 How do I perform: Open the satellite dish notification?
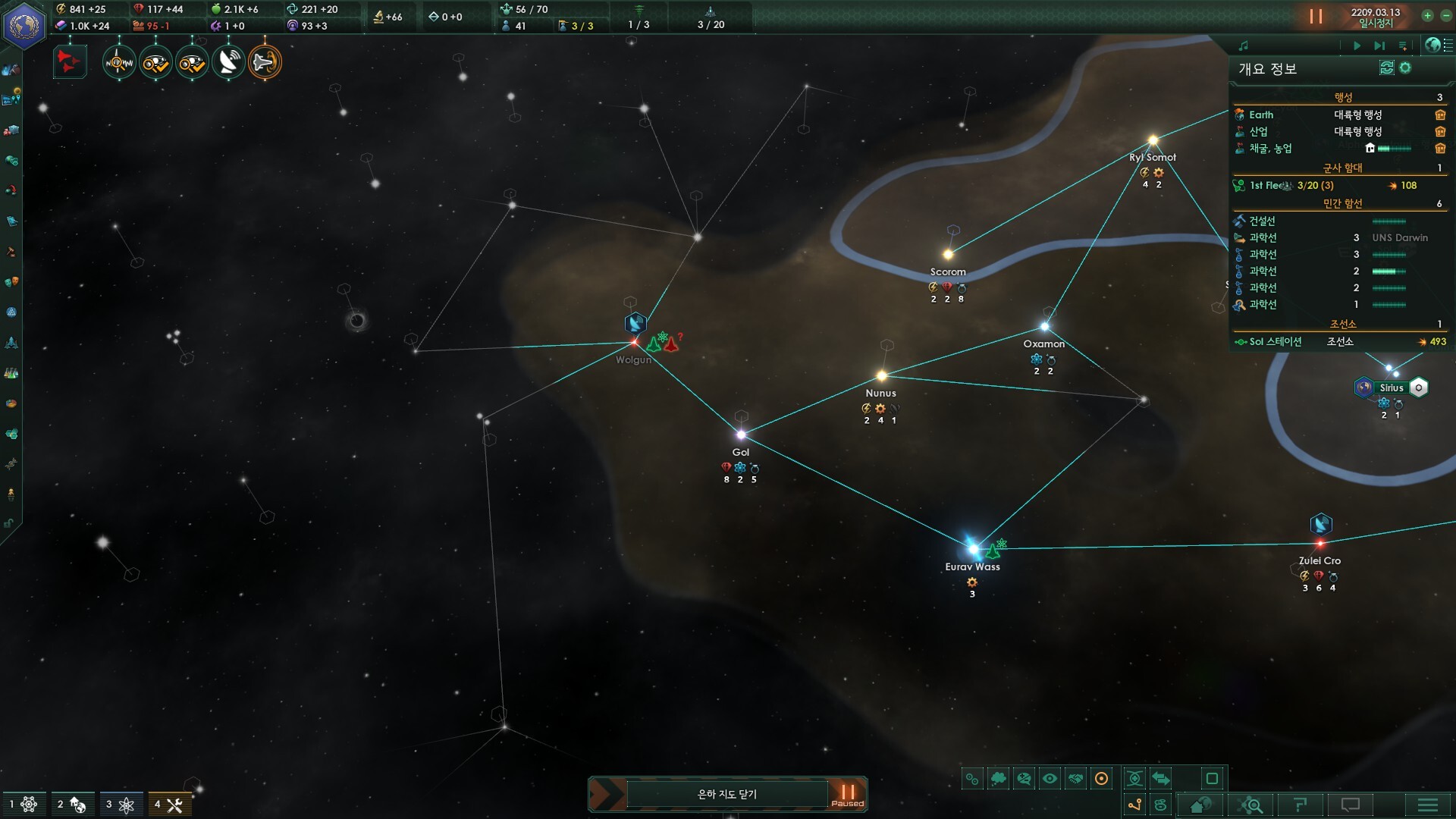[x=228, y=62]
